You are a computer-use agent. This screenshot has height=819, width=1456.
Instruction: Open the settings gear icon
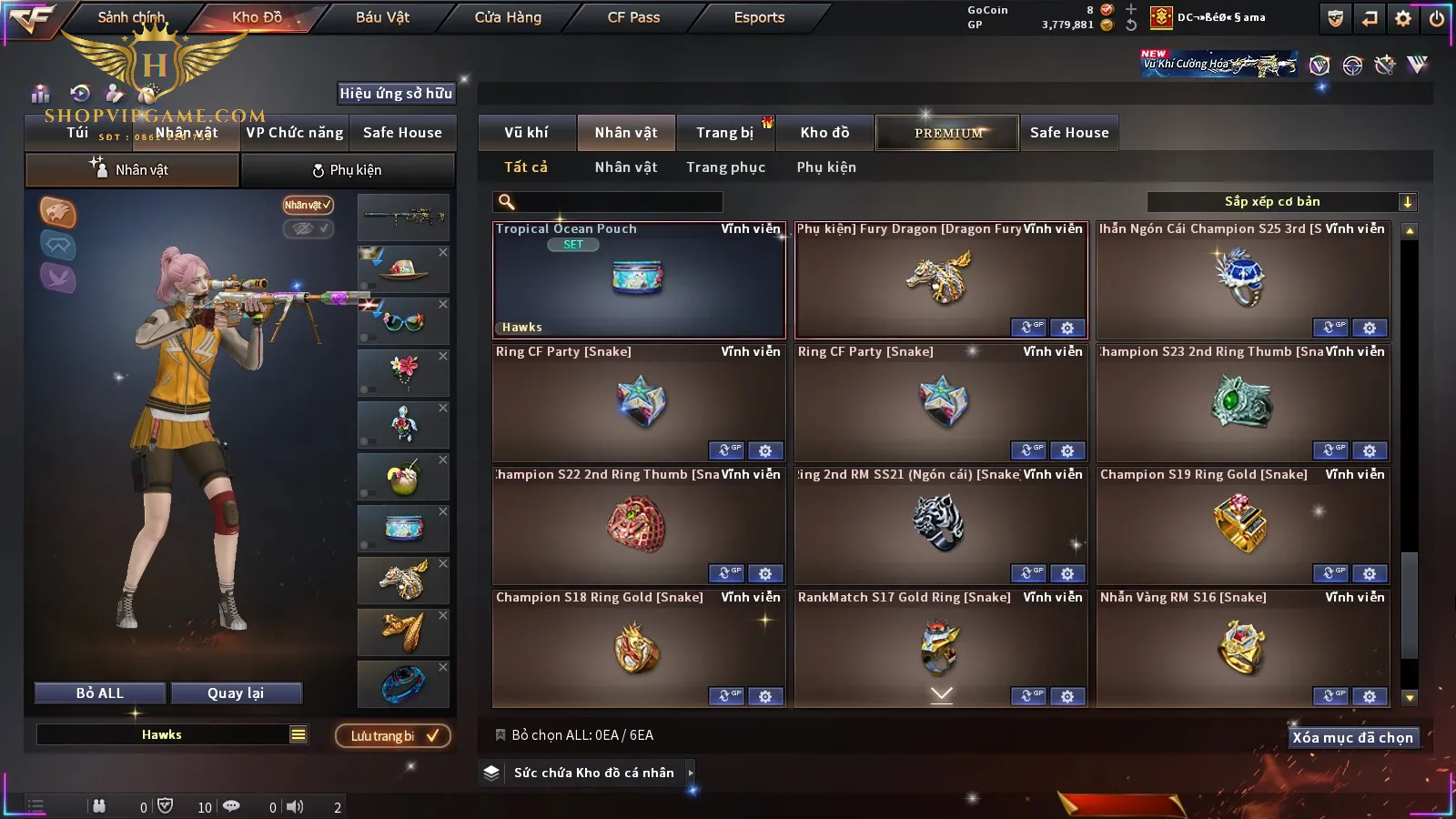click(1403, 18)
